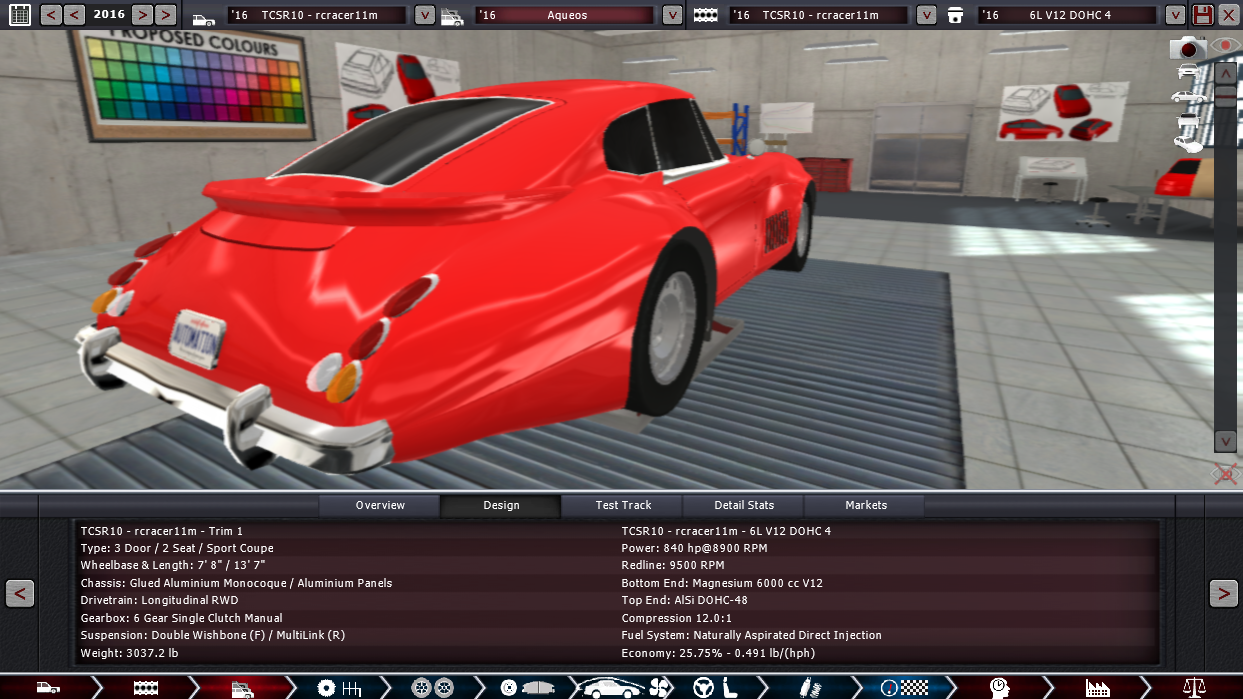Screen dimensions: 1243x699
Task: Select the Design tab
Action: tap(501, 505)
